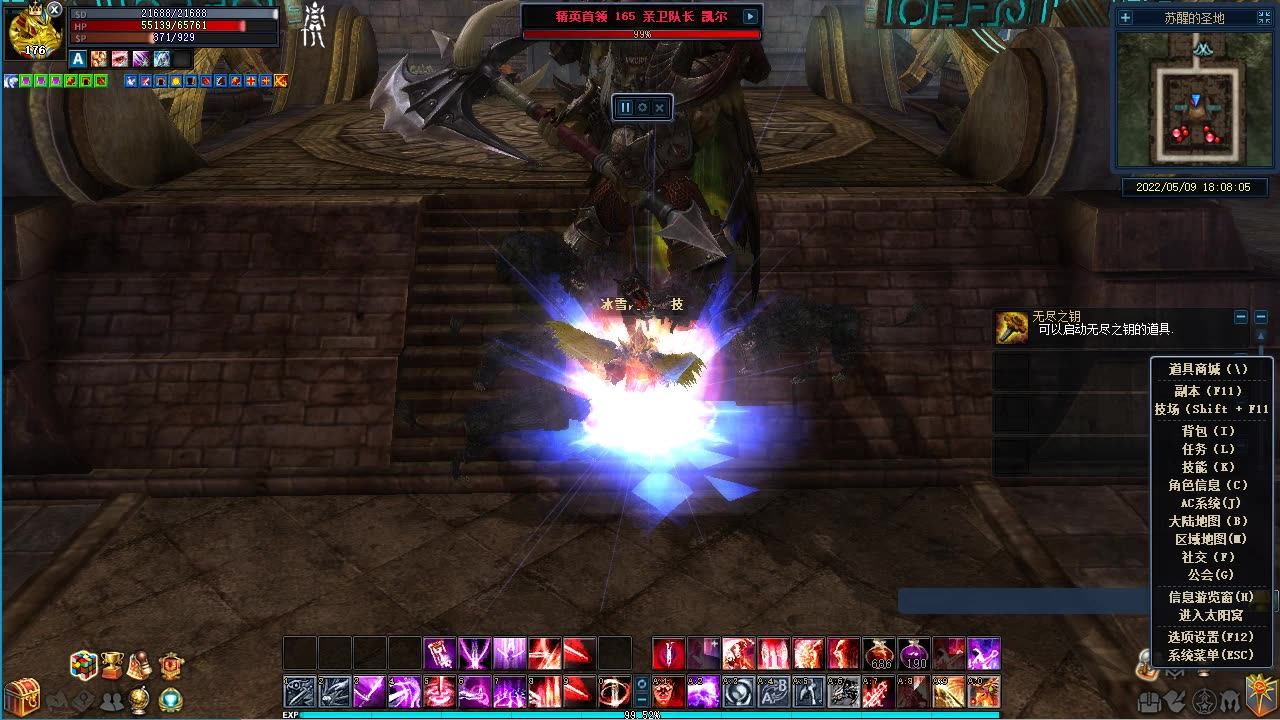Viewport: 1280px width, 720px height.
Task: Select 任务 (L) quest entry
Action: coord(1208,449)
